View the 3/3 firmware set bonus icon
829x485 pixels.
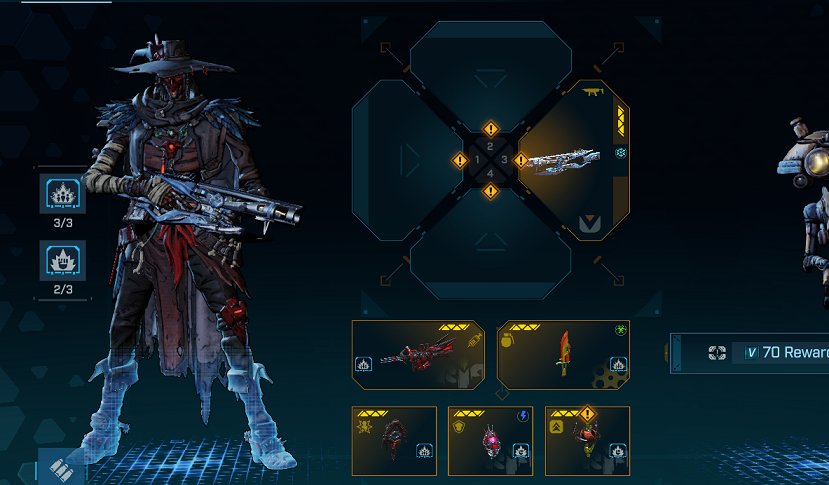tap(62, 194)
